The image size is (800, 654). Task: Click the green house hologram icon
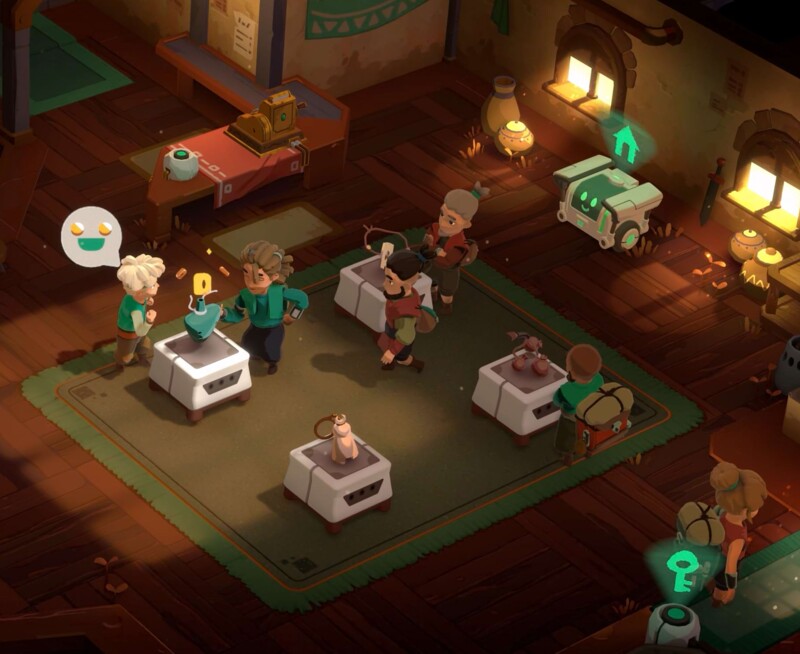tap(626, 145)
